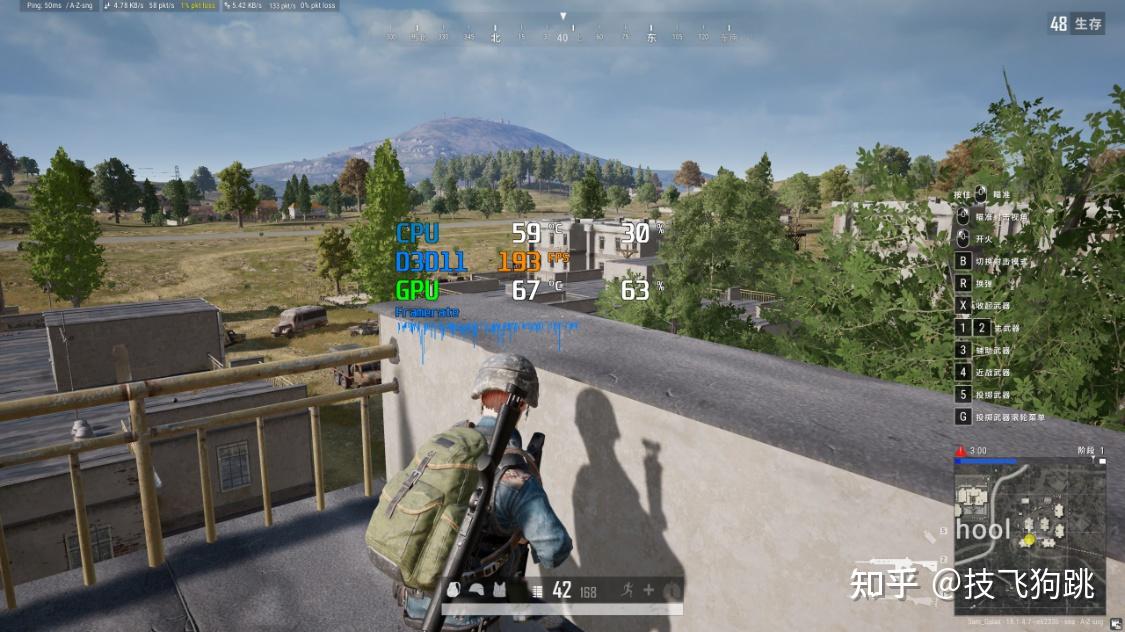
Task: Click the compass heading bar
Action: [563, 37]
